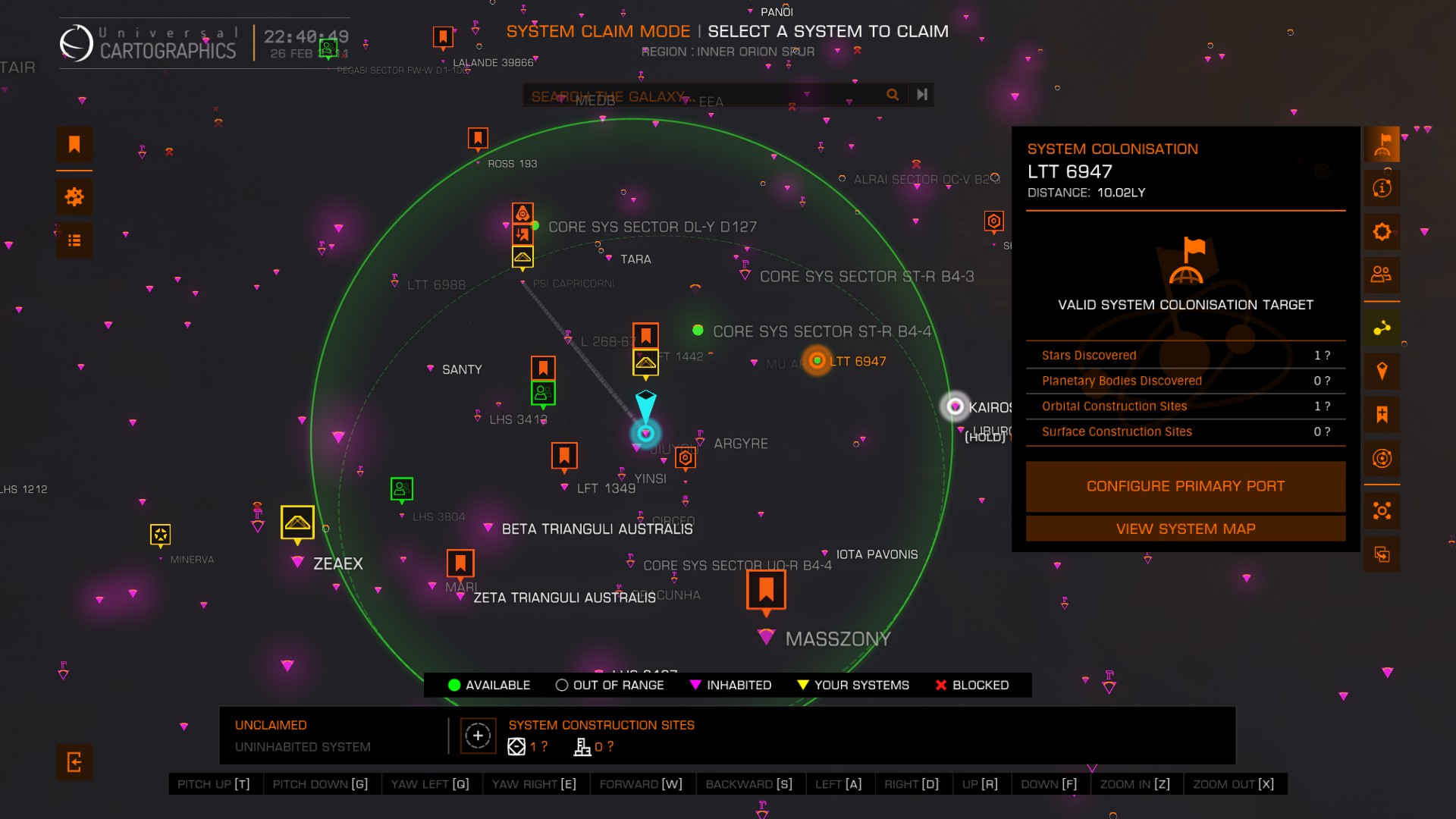The width and height of the screenshot is (1456, 819).
Task: Select the colonisation flag tab icon
Action: pyautogui.click(x=1382, y=144)
